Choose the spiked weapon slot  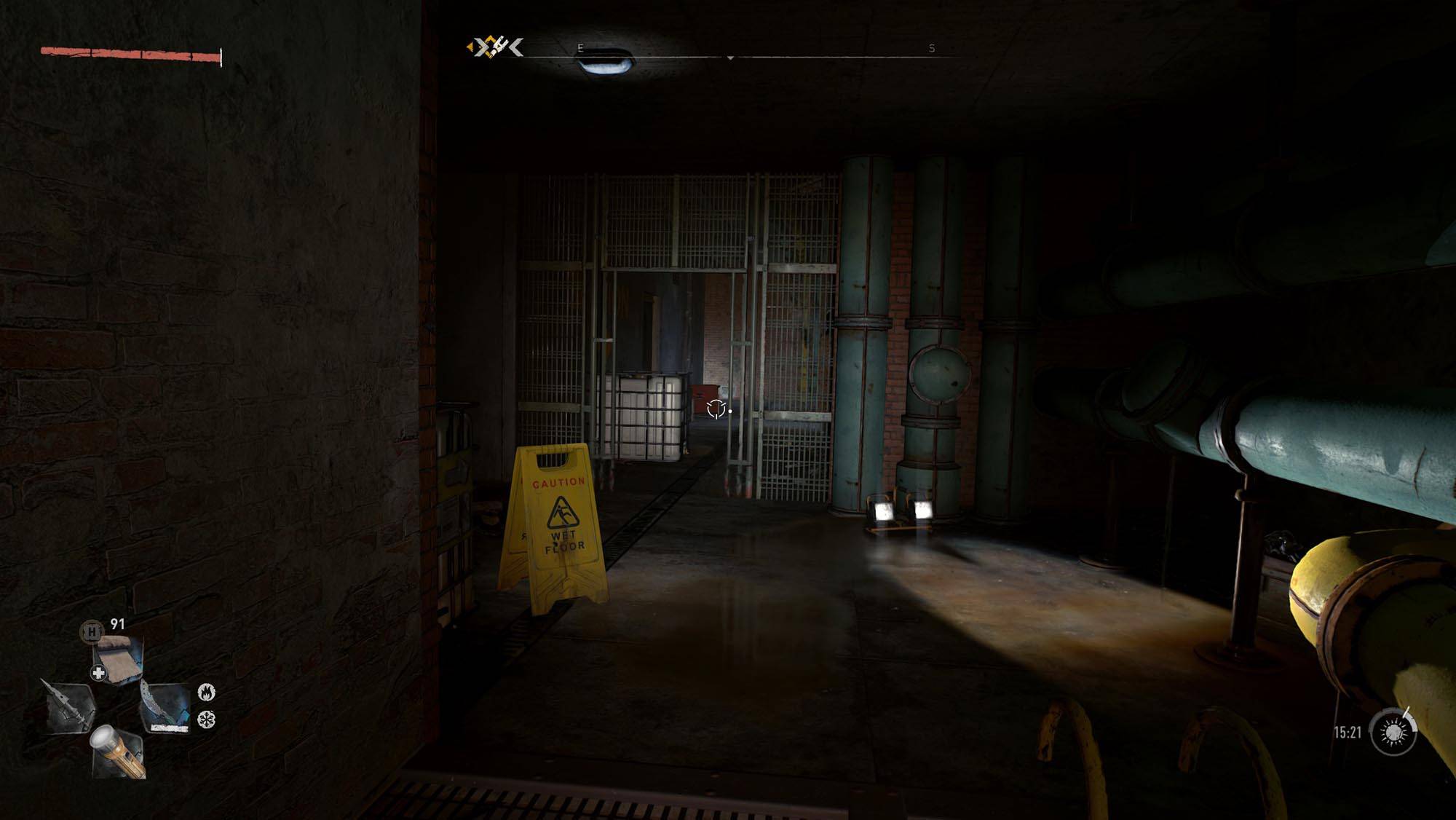point(69,706)
